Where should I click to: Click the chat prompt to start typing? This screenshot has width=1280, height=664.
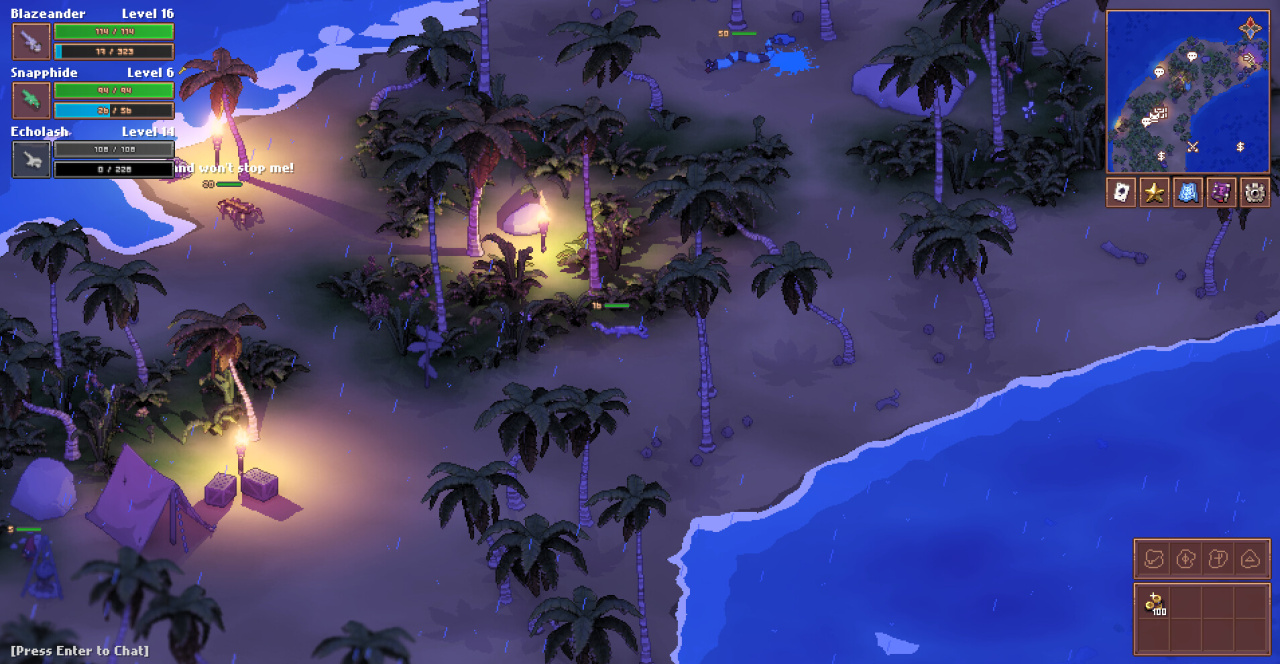pos(80,651)
